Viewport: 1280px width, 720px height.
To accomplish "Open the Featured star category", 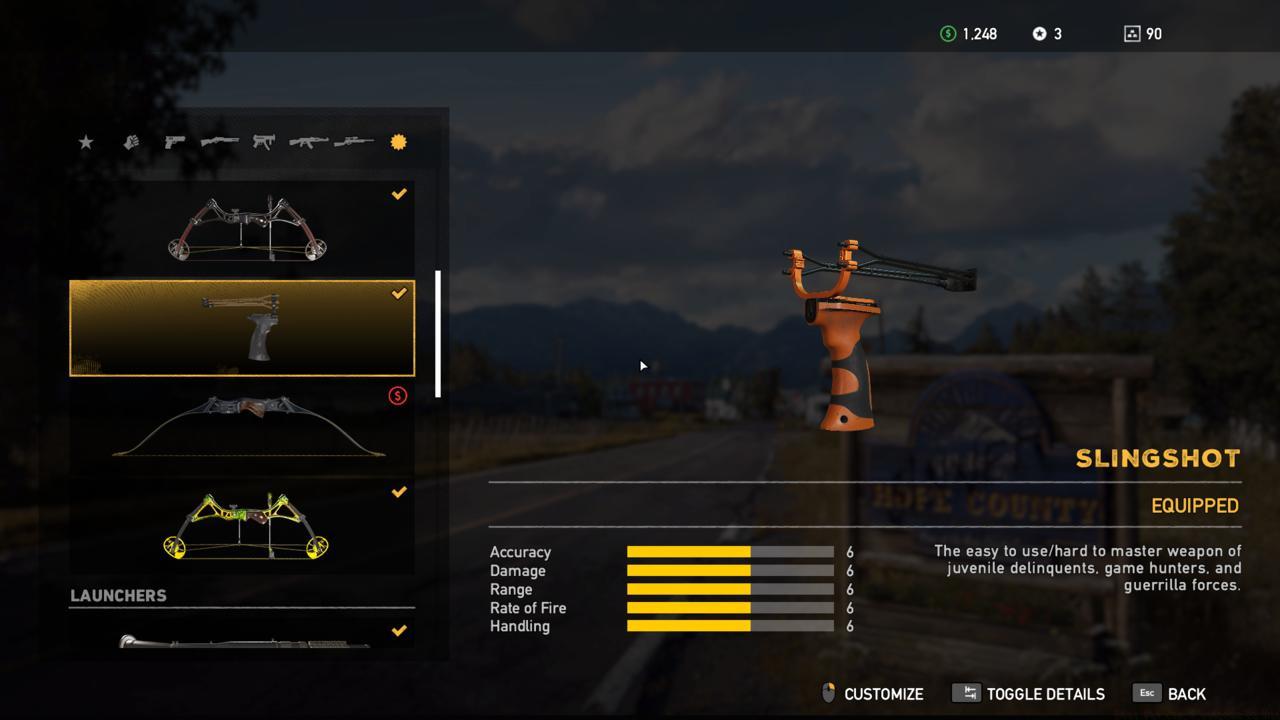I will 85,142.
